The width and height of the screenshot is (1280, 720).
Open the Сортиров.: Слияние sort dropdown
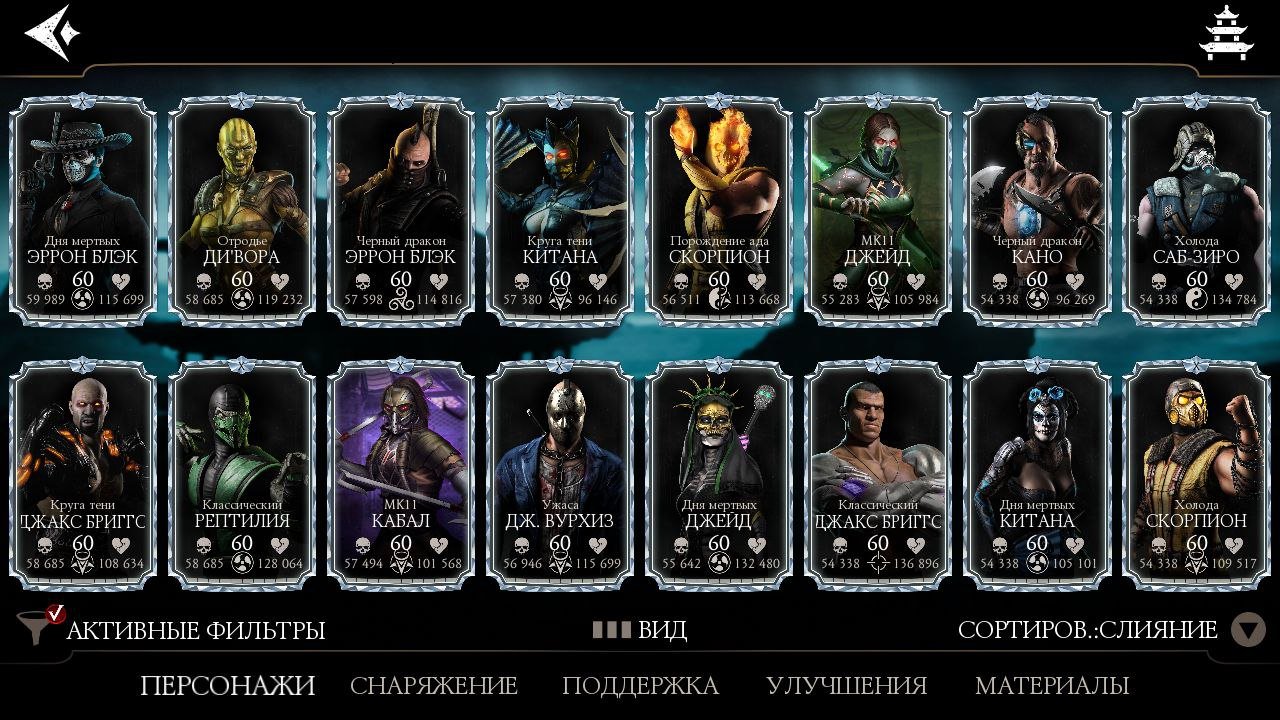point(1110,630)
